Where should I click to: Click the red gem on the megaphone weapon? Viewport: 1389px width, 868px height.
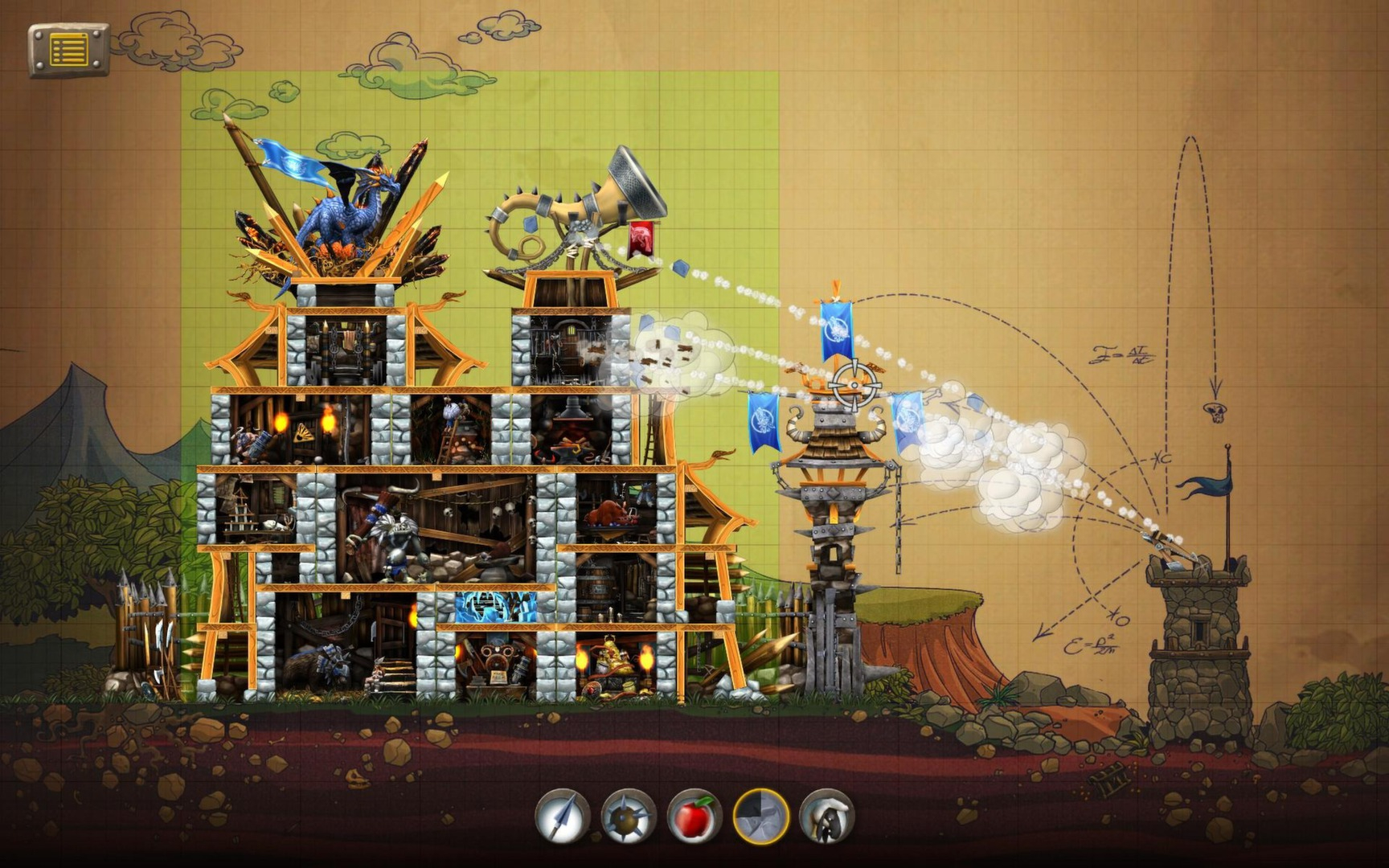[x=643, y=237]
